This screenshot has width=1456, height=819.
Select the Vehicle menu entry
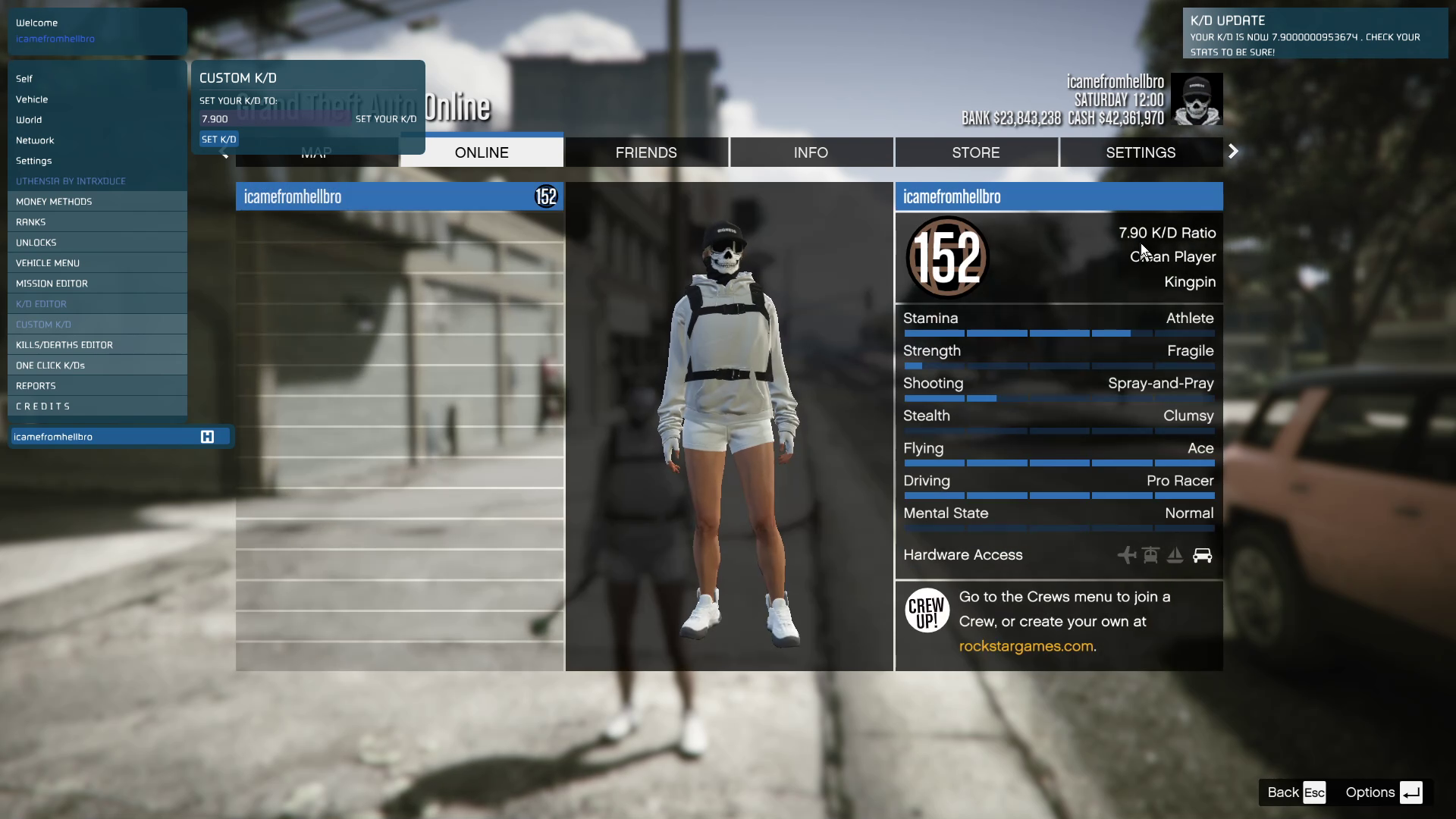(x=32, y=99)
